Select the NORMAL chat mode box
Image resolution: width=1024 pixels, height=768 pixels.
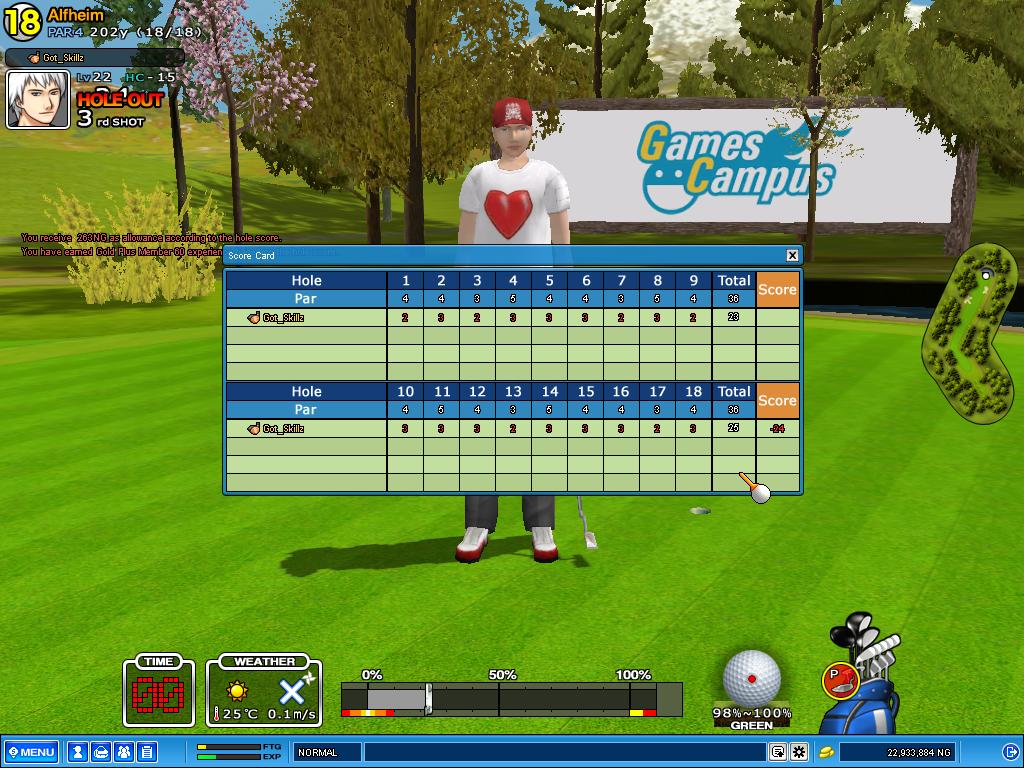327,752
